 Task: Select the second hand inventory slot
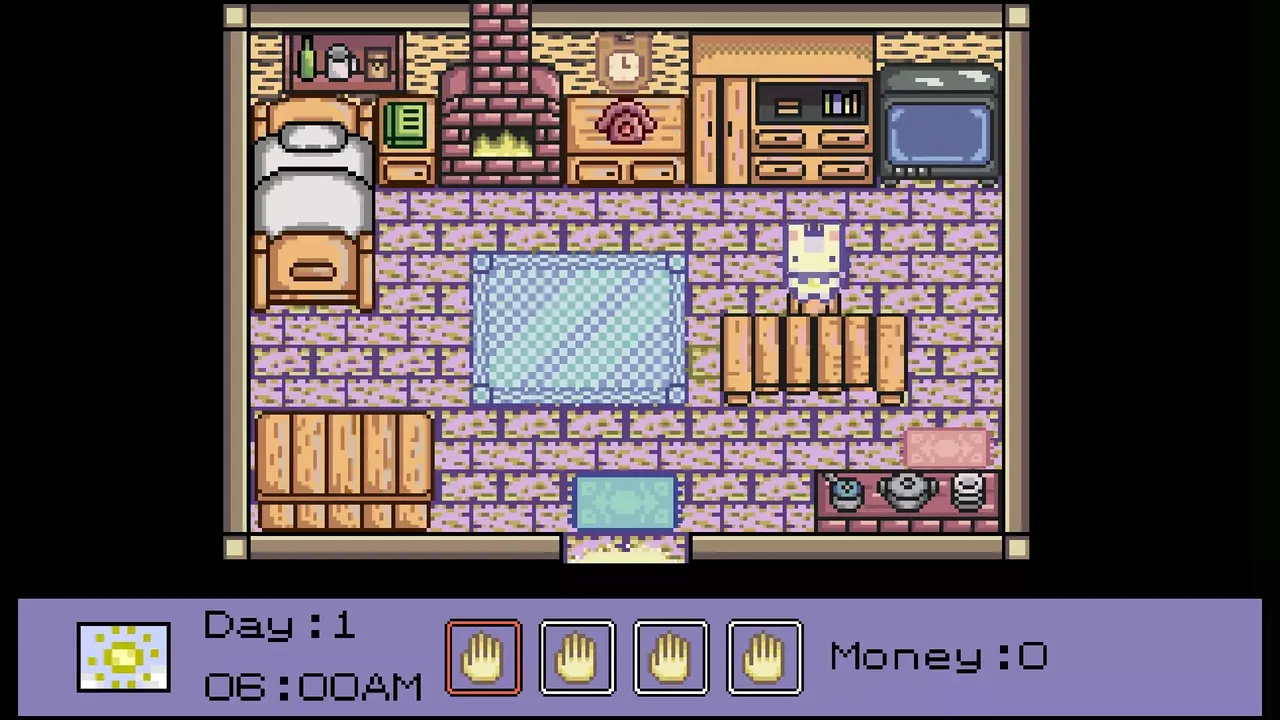(x=578, y=655)
